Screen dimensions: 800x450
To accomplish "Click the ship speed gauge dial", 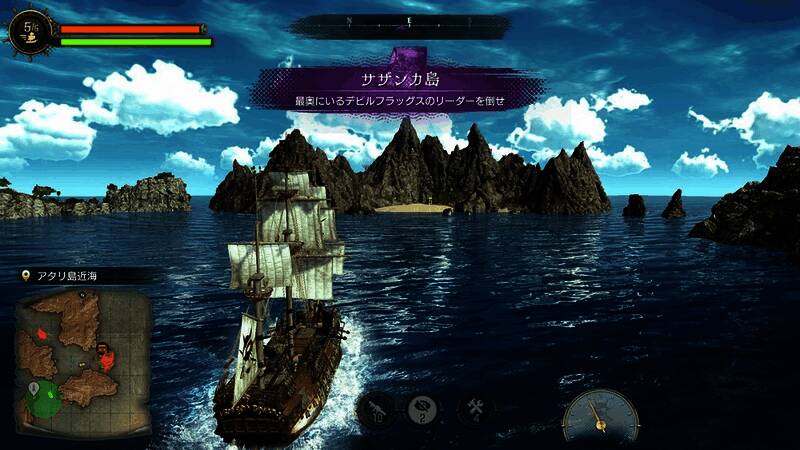I will point(600,415).
